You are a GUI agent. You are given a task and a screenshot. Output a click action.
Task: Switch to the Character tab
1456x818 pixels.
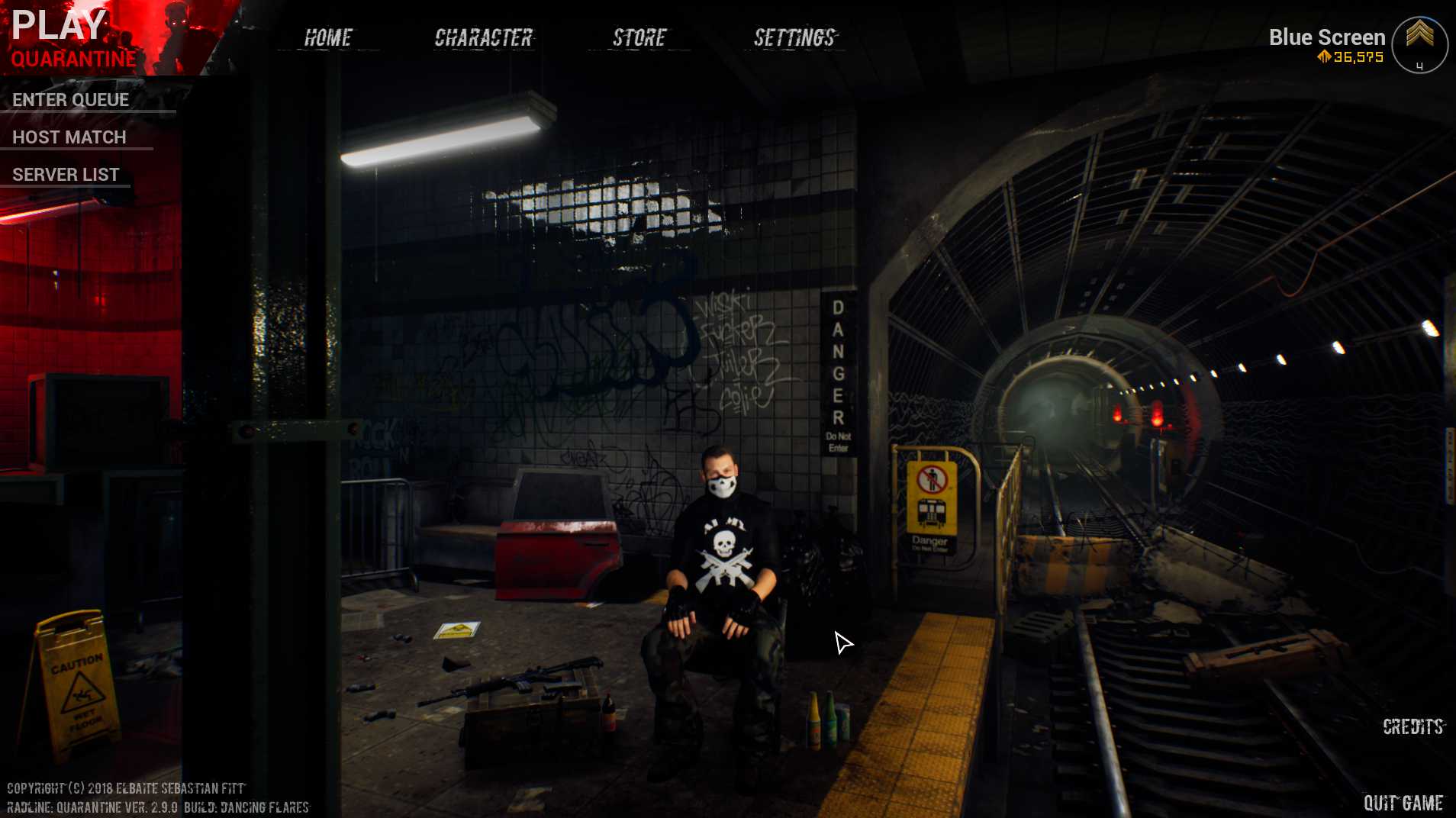click(x=483, y=37)
